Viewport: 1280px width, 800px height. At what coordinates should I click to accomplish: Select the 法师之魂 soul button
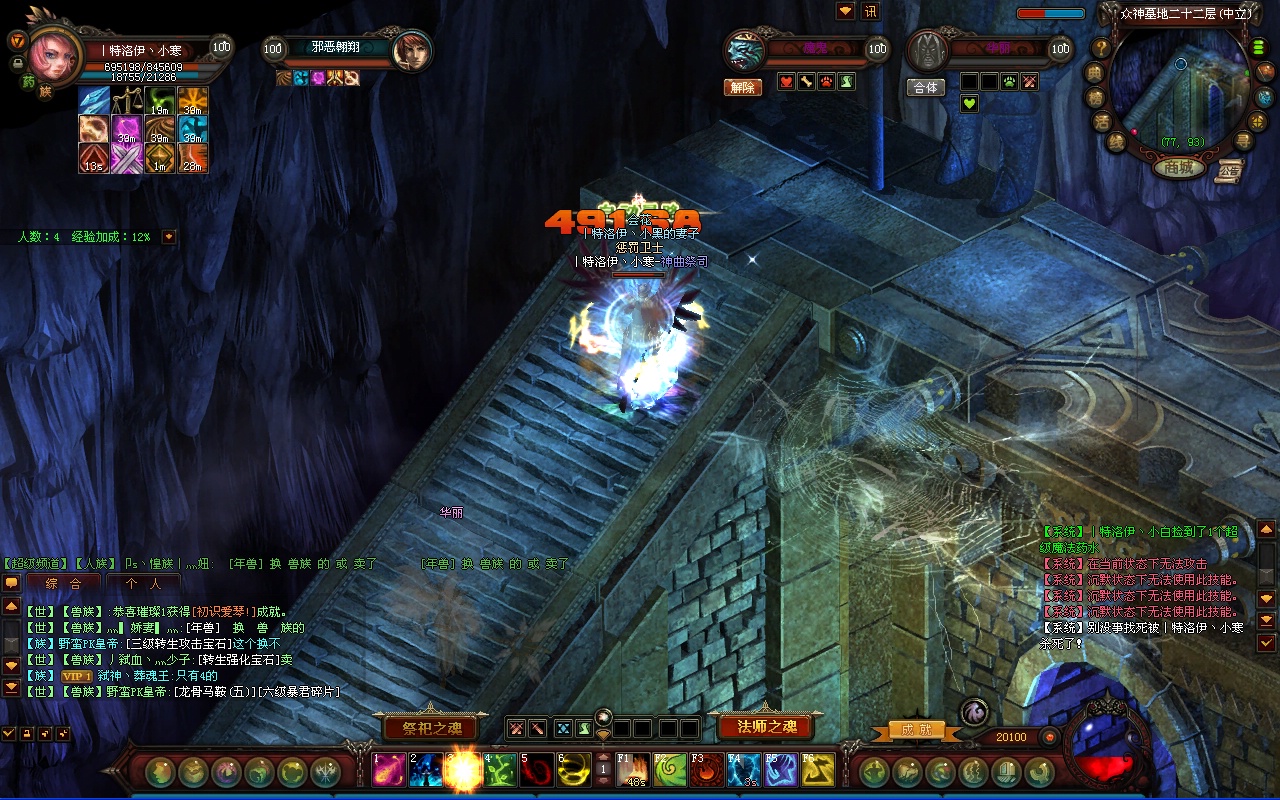point(767,726)
